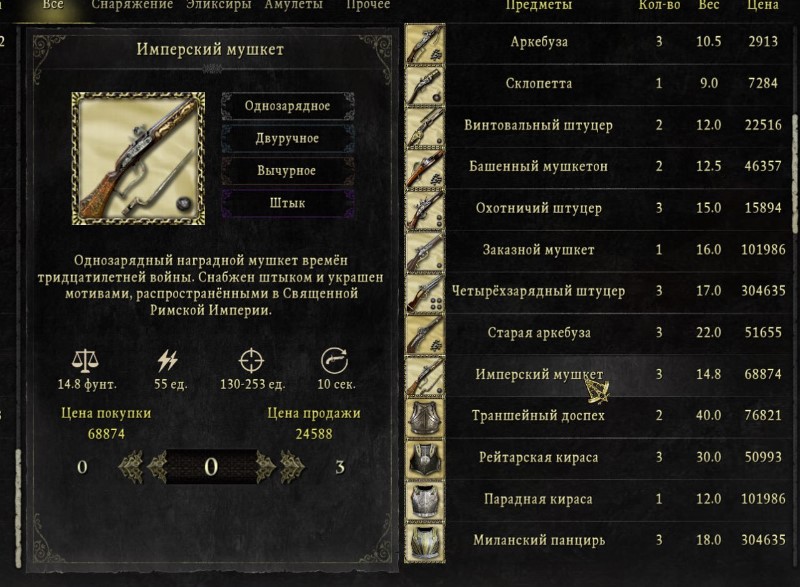Viewport: 800px width, 587px height.
Task: Pick the Миланский панцирь entry
Action: coord(539,541)
